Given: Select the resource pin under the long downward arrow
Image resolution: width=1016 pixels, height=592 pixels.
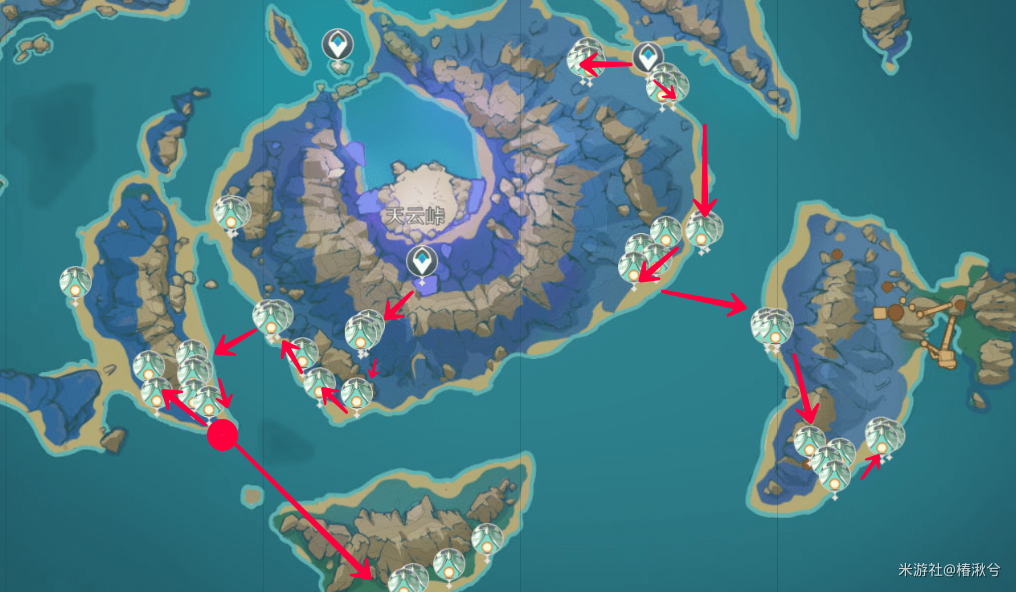Looking at the screenshot, I should point(703,230).
